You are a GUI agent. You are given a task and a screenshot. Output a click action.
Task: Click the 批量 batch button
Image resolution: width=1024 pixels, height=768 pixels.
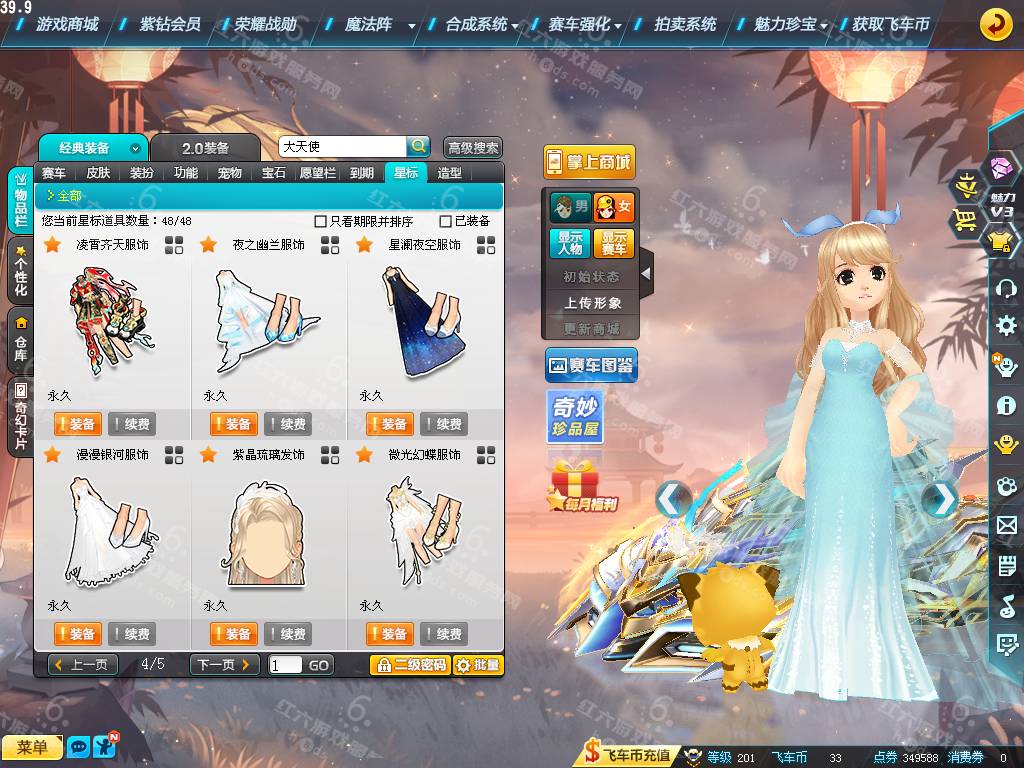(x=478, y=665)
